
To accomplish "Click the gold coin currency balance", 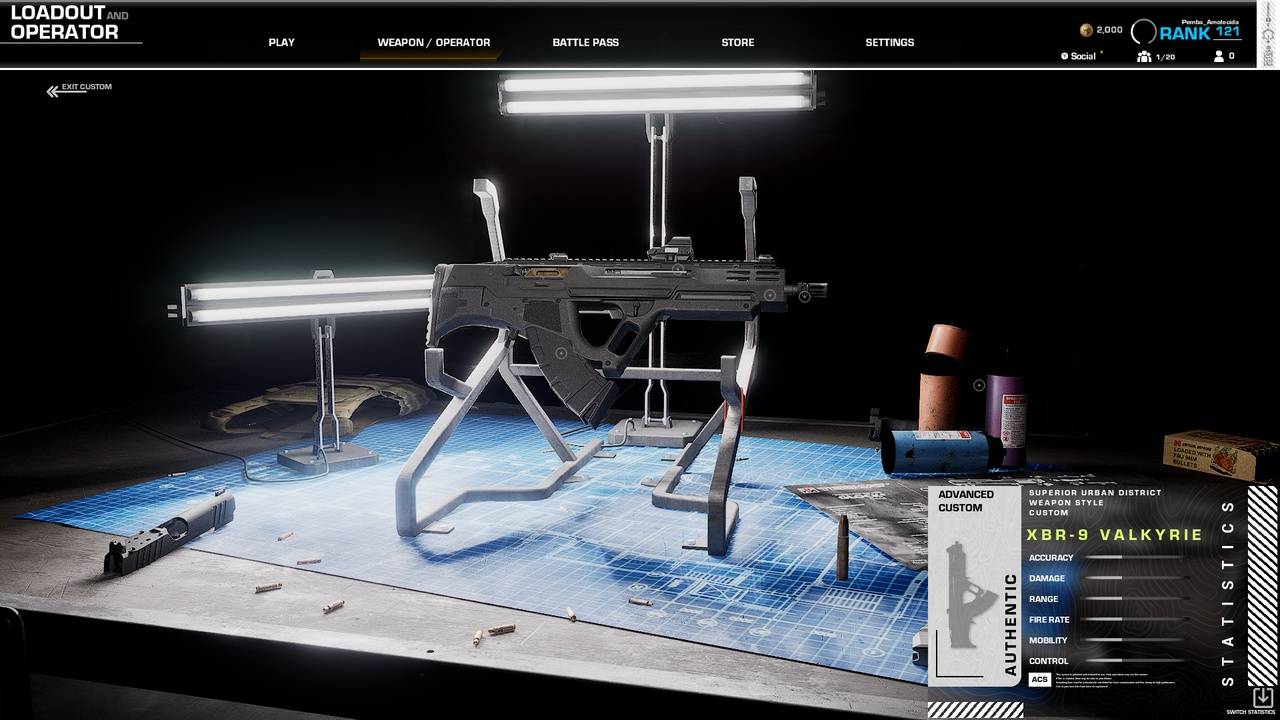I will [1101, 30].
